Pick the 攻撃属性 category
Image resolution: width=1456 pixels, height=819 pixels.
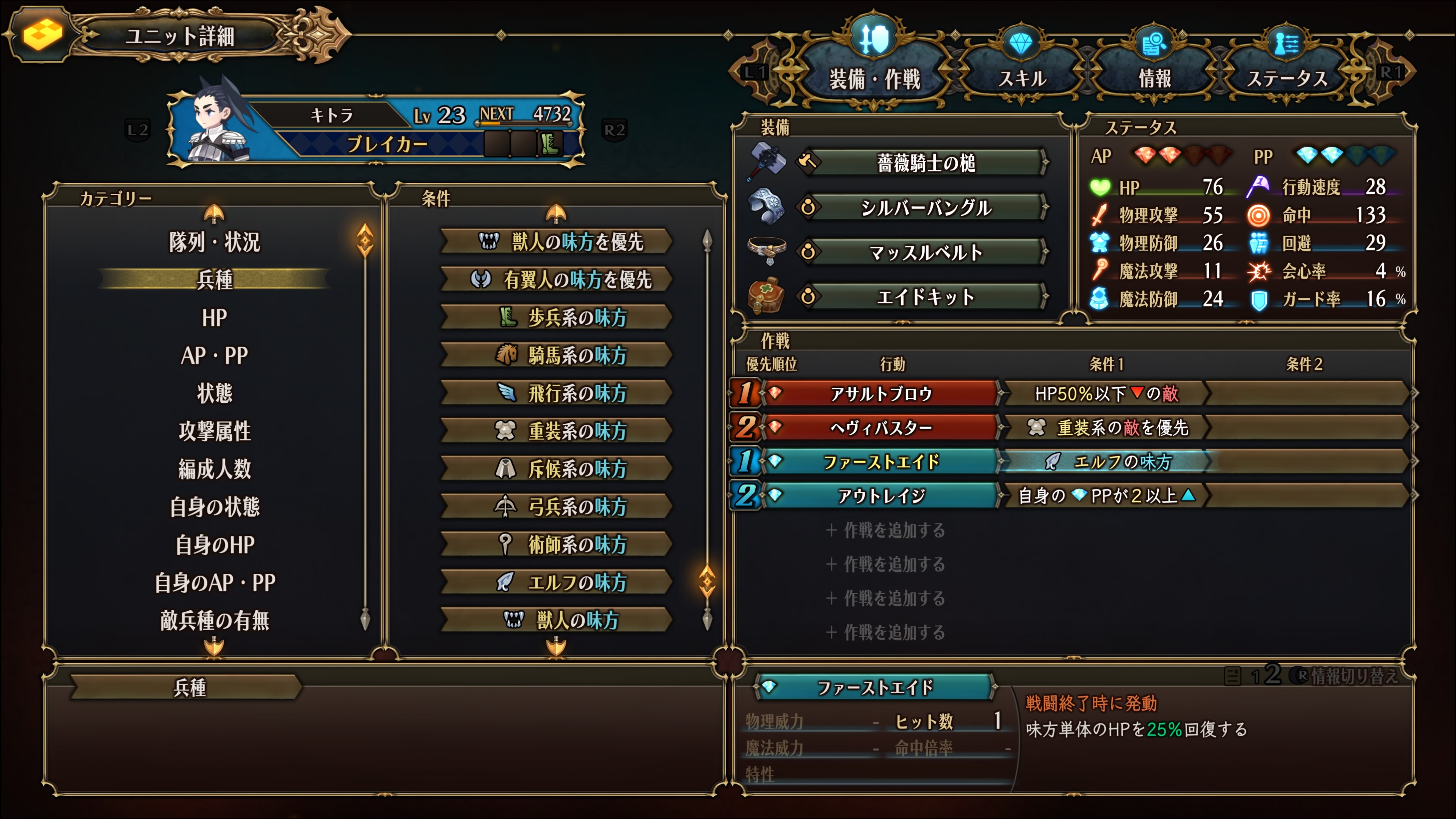pos(214,431)
